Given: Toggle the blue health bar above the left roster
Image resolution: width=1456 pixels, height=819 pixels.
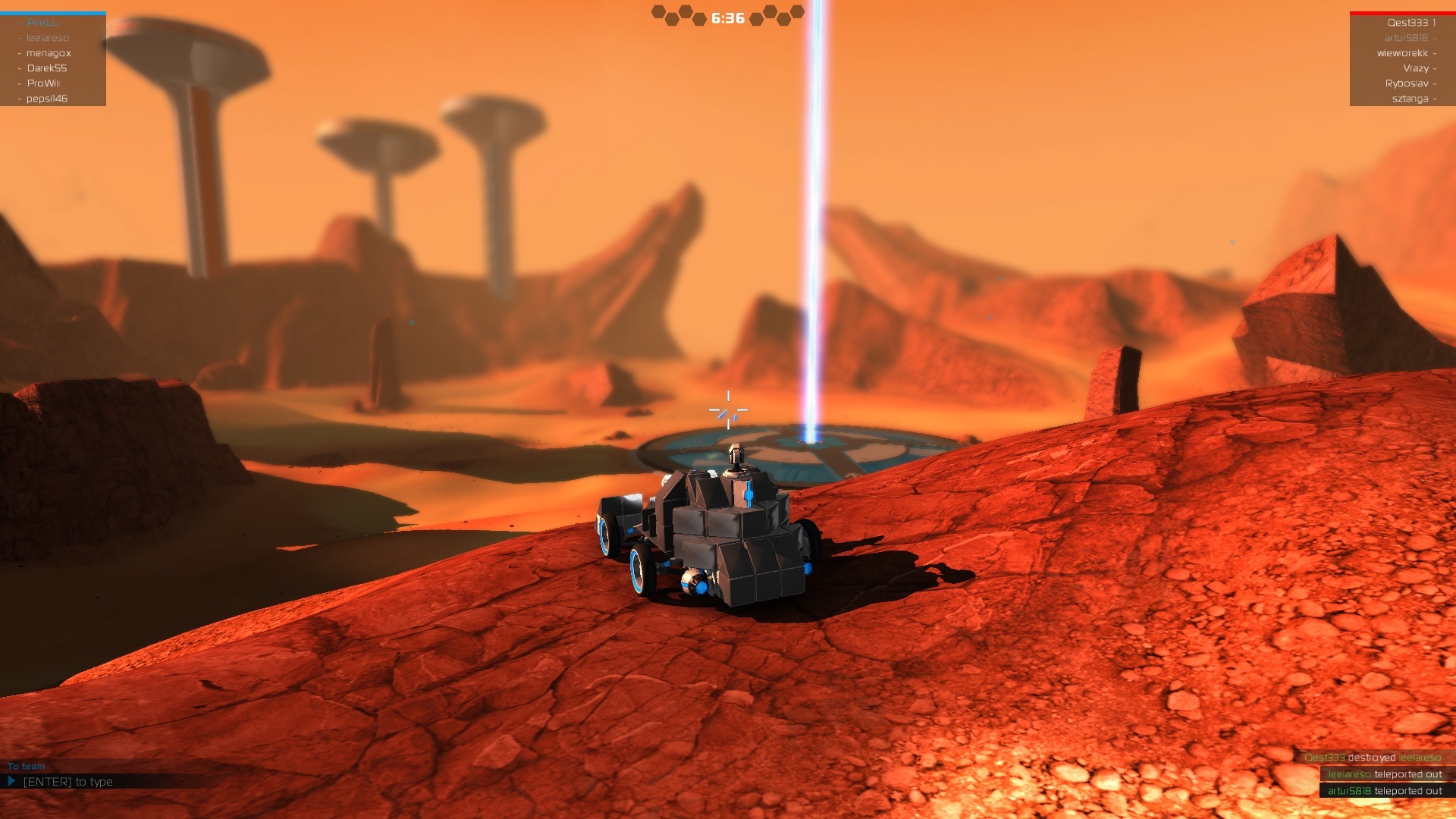Looking at the screenshot, I should [53, 11].
